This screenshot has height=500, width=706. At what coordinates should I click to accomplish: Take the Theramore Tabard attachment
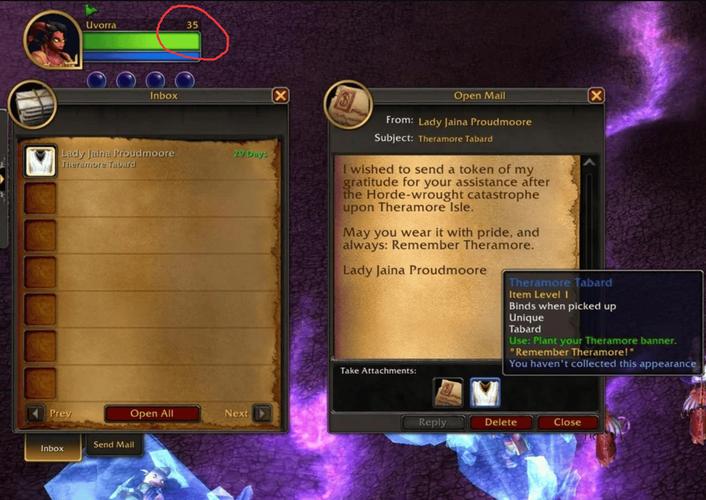pyautogui.click(x=485, y=393)
